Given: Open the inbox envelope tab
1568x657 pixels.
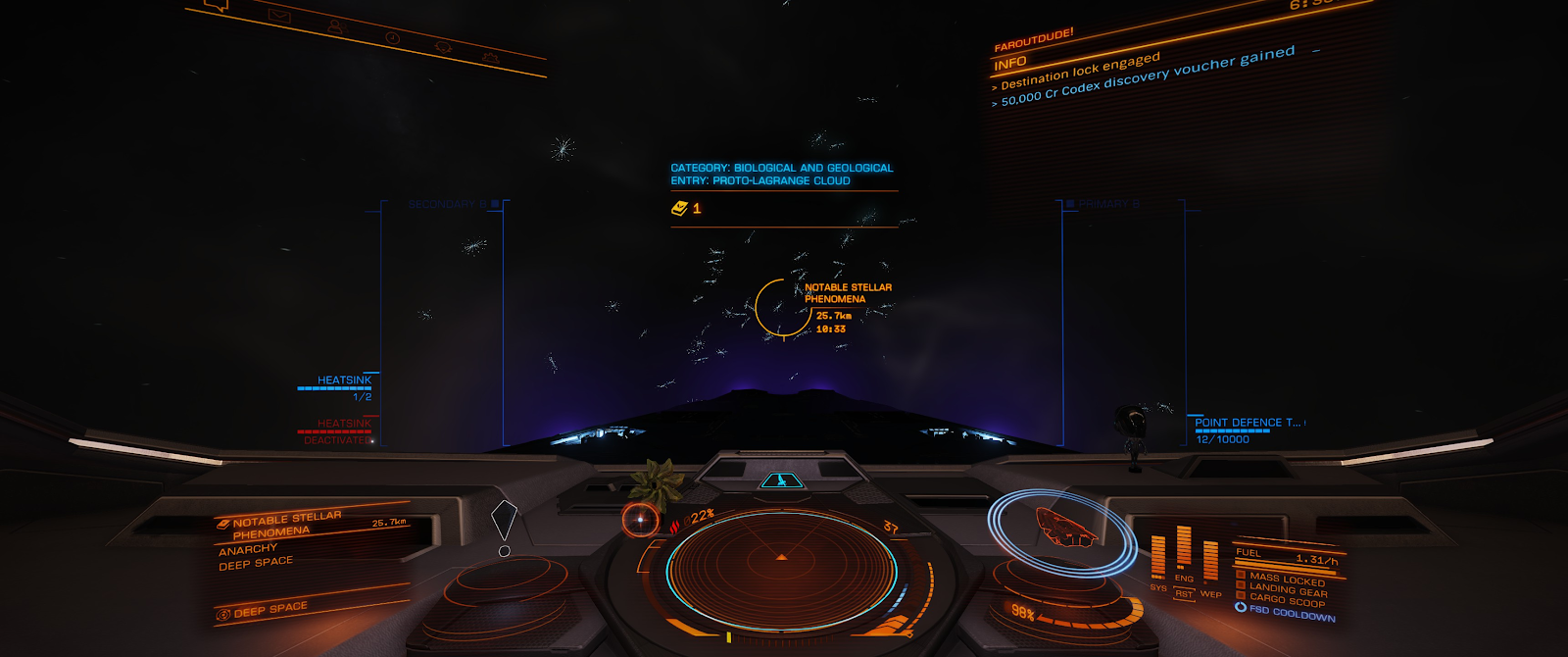Looking at the screenshot, I should click(x=279, y=15).
